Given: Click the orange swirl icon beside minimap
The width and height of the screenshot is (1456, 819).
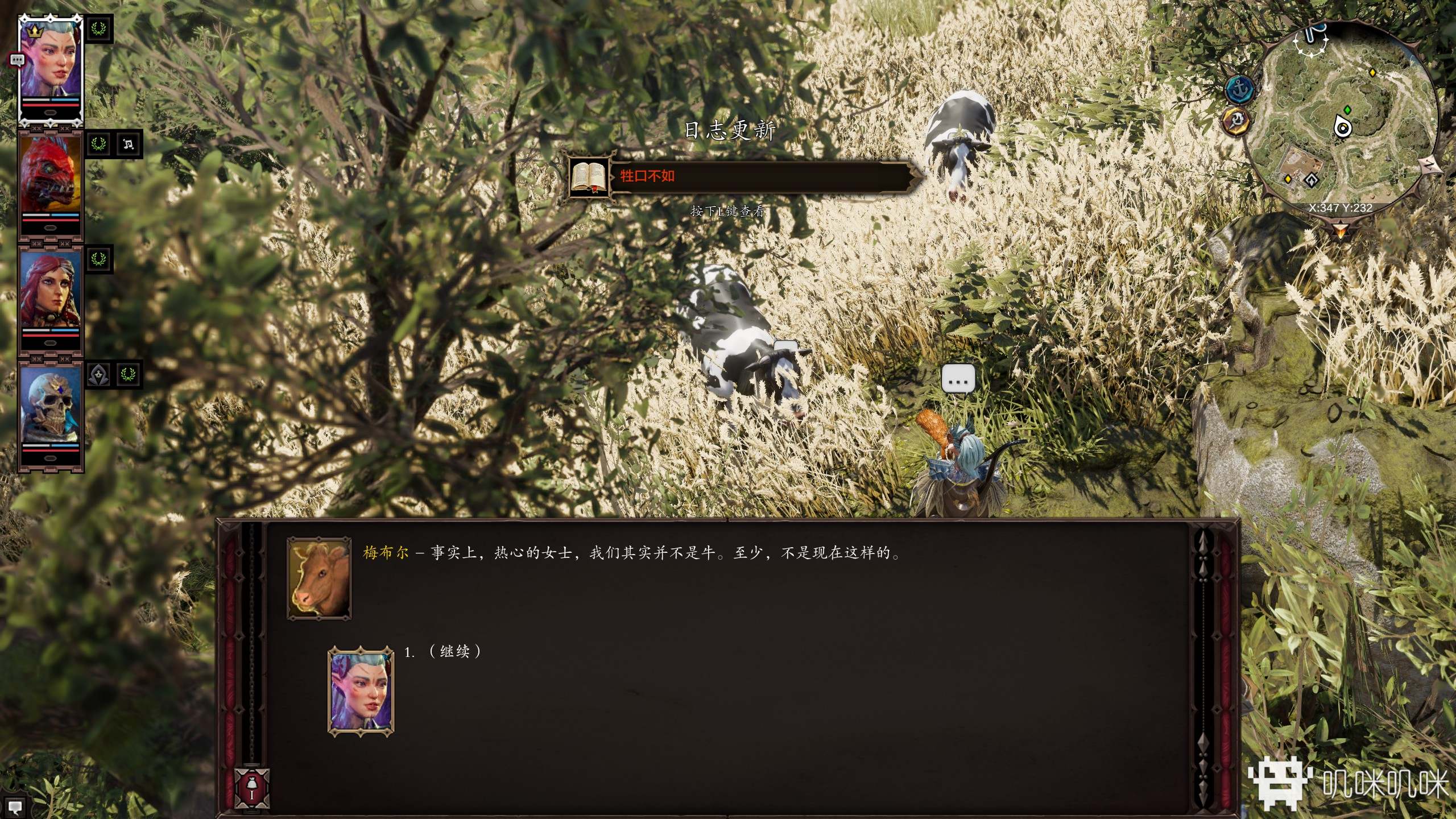Looking at the screenshot, I should point(1235,121).
